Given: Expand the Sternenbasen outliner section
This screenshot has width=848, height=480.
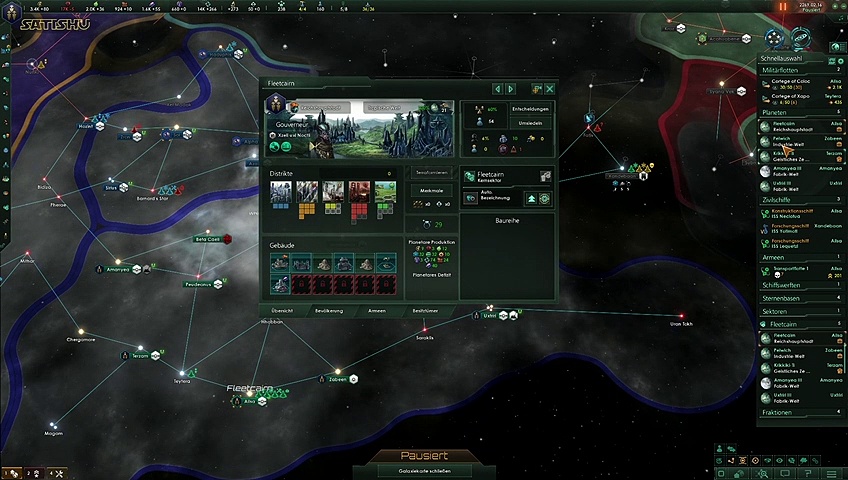Looking at the screenshot, I should tap(800, 297).
